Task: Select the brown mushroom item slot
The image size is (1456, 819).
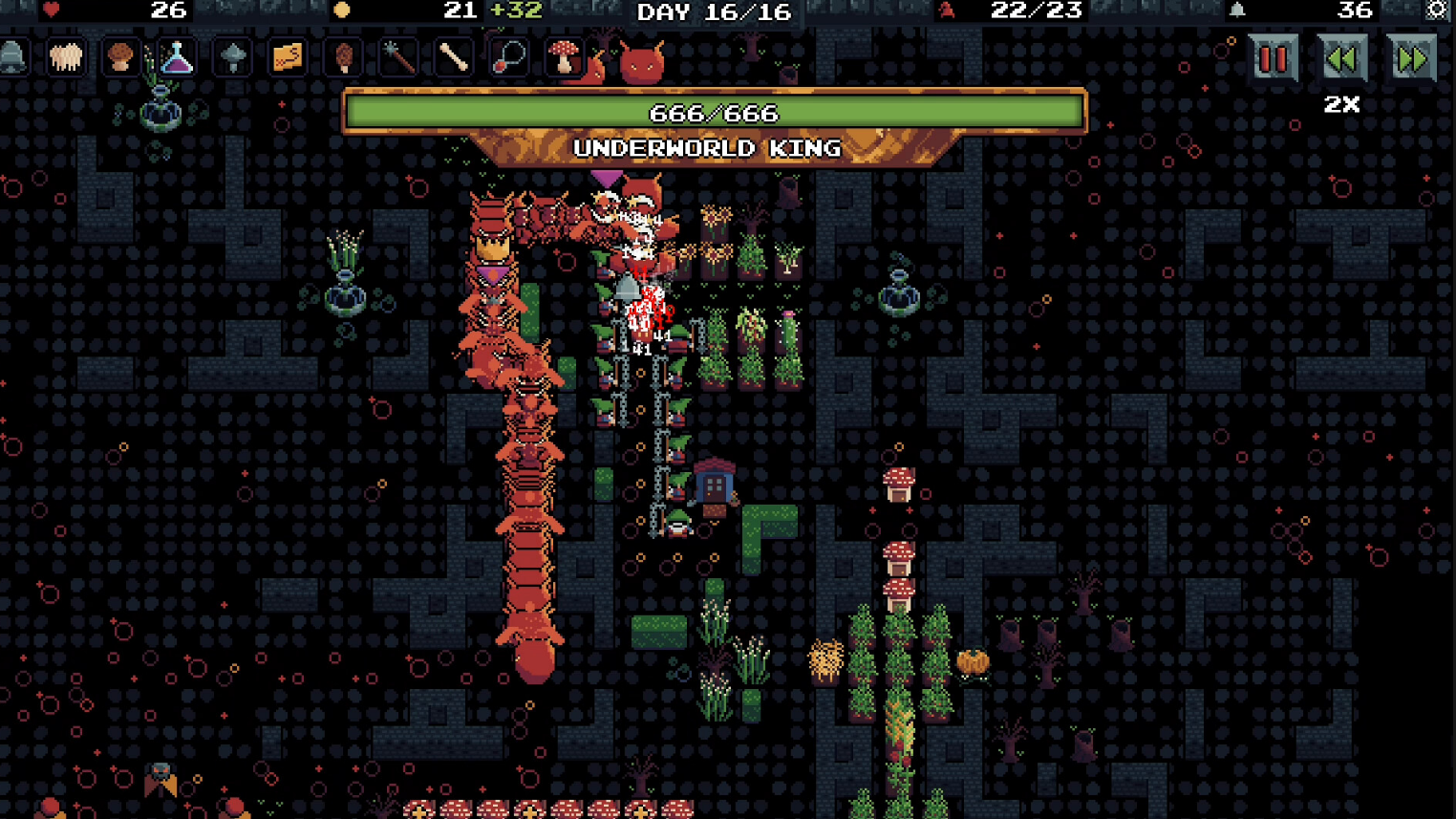Action: pos(120,57)
